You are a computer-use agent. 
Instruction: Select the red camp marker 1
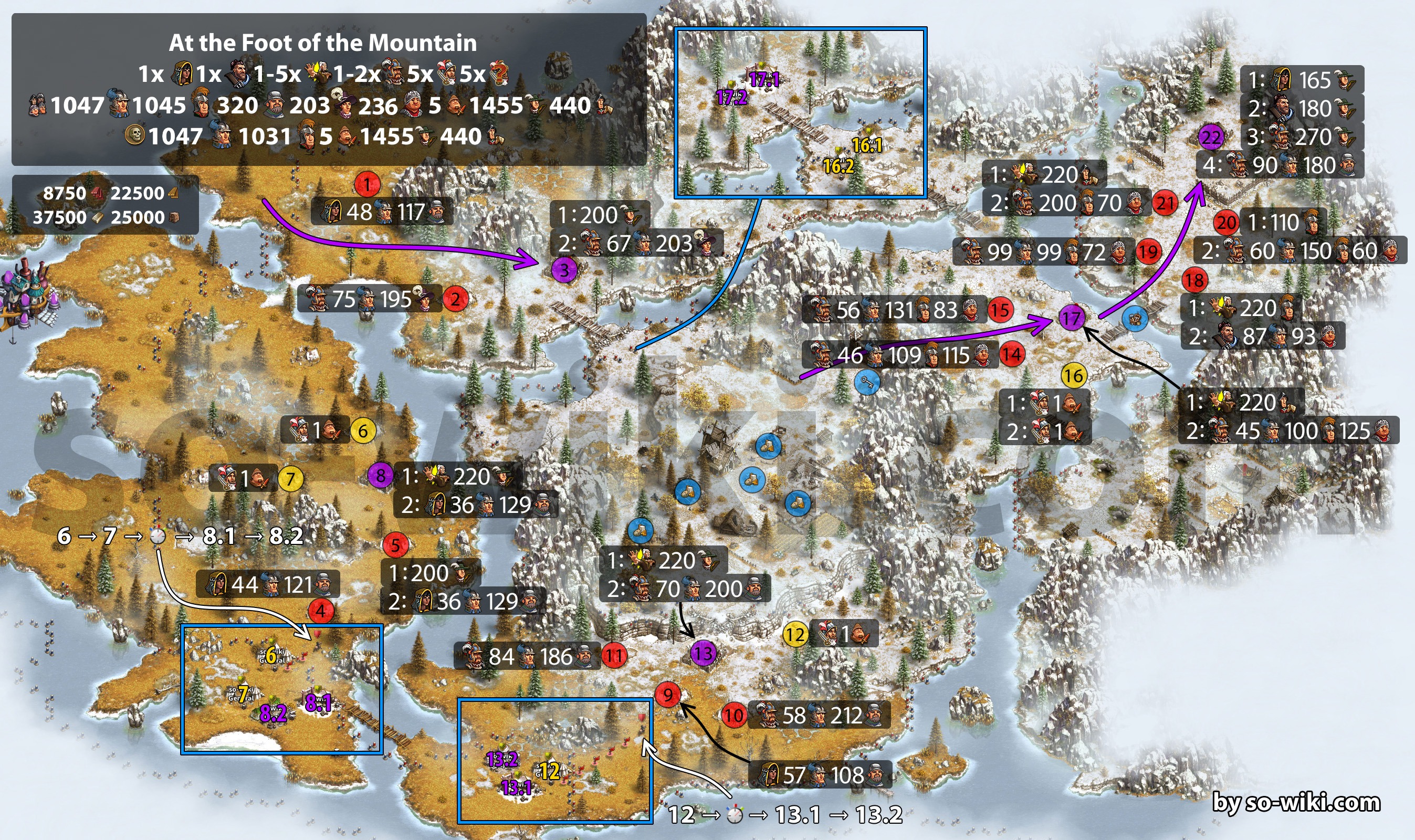point(367,184)
